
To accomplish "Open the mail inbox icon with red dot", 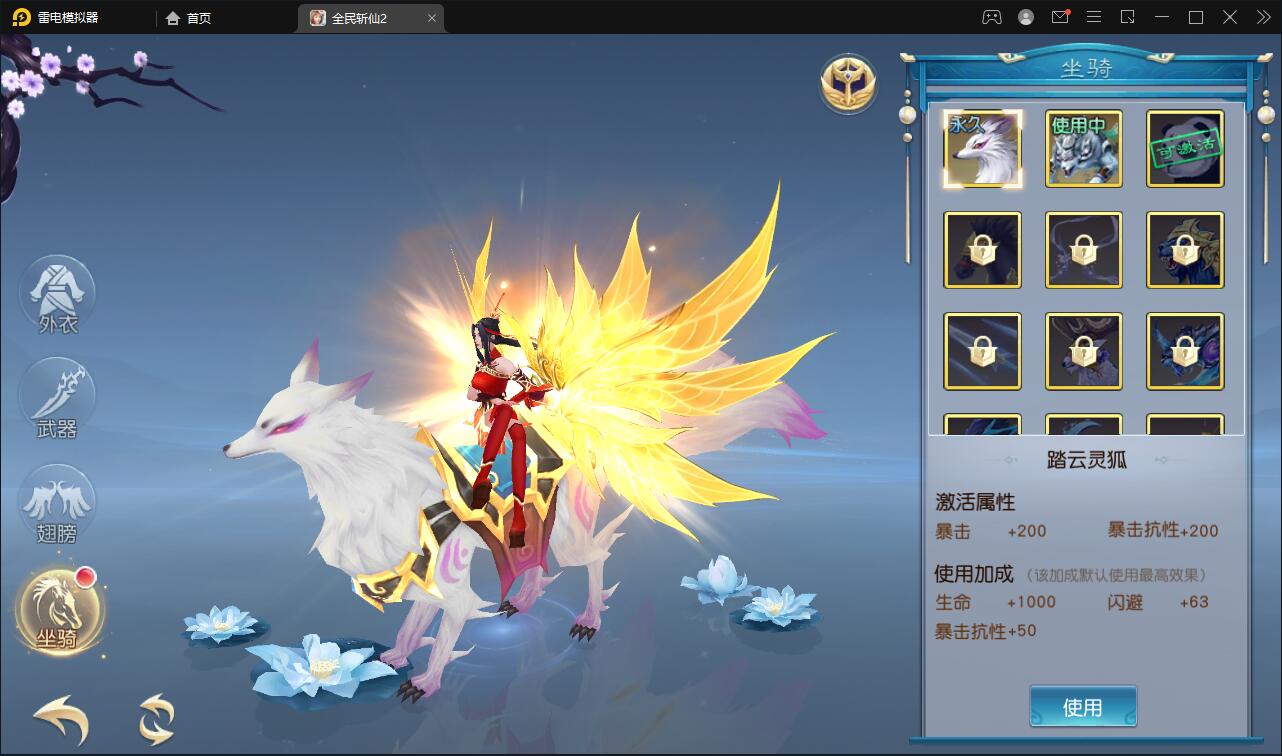I will click(1060, 17).
